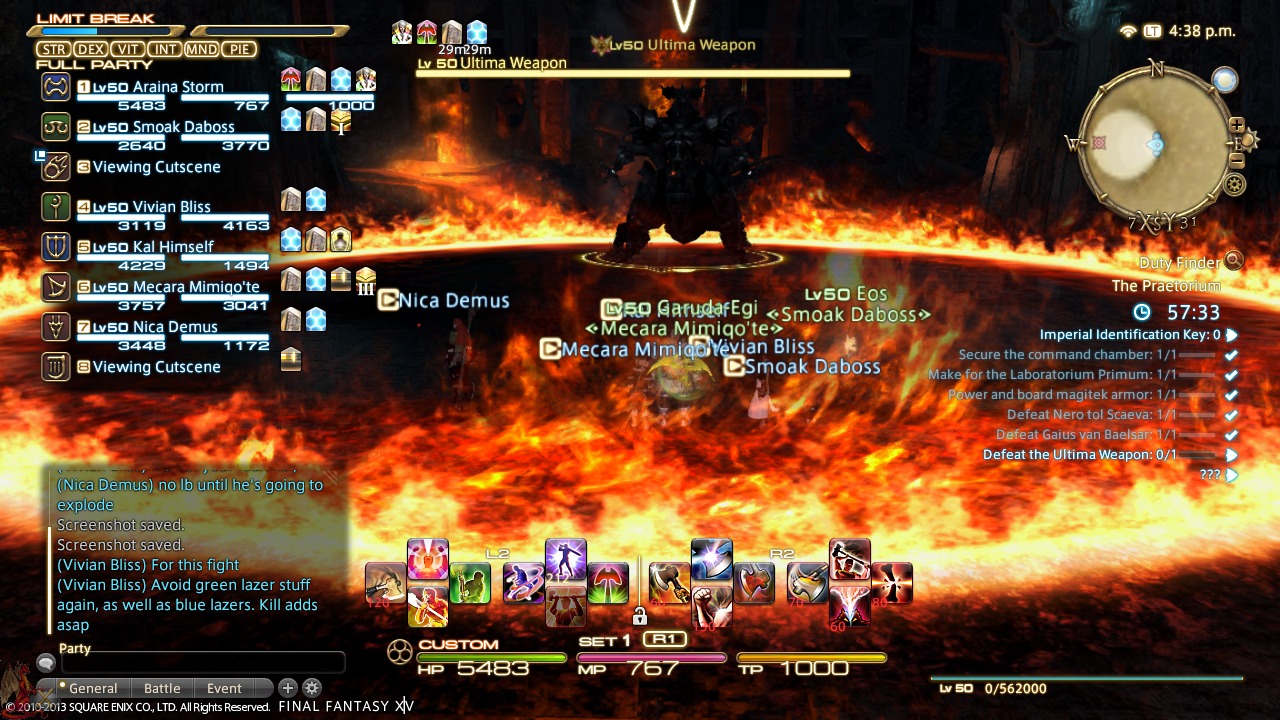
Task: Select the clenched fist ability on the hotbar
Action: (712, 601)
